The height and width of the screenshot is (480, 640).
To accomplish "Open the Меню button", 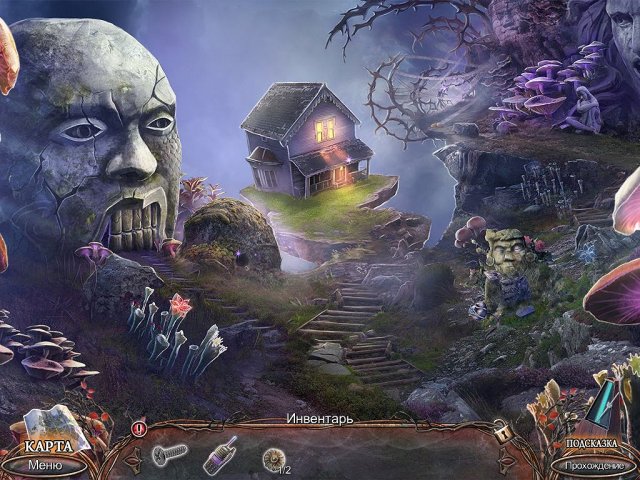I will 45,464.
